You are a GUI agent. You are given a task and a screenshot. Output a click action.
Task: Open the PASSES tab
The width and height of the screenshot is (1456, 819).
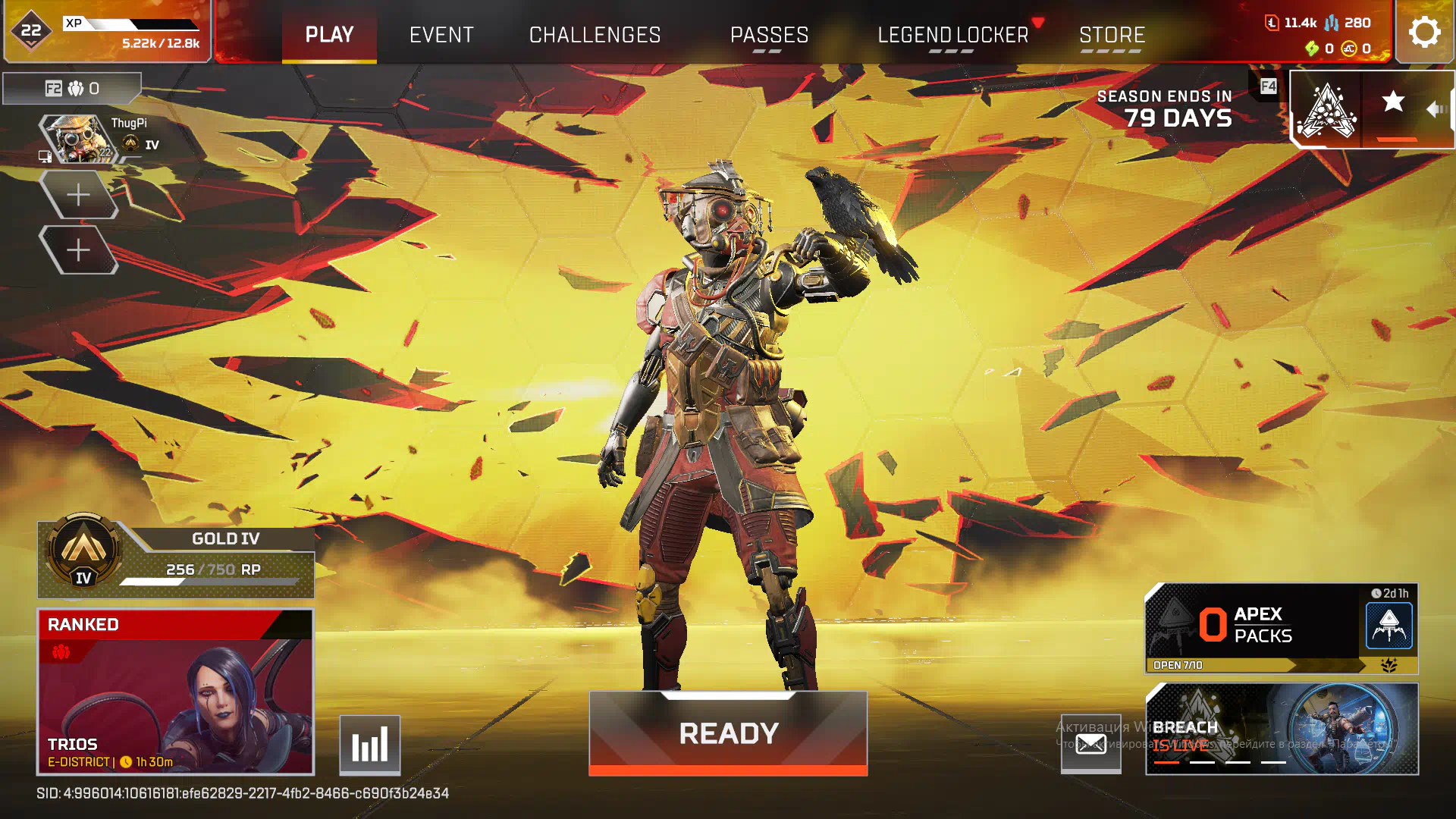[x=769, y=35]
